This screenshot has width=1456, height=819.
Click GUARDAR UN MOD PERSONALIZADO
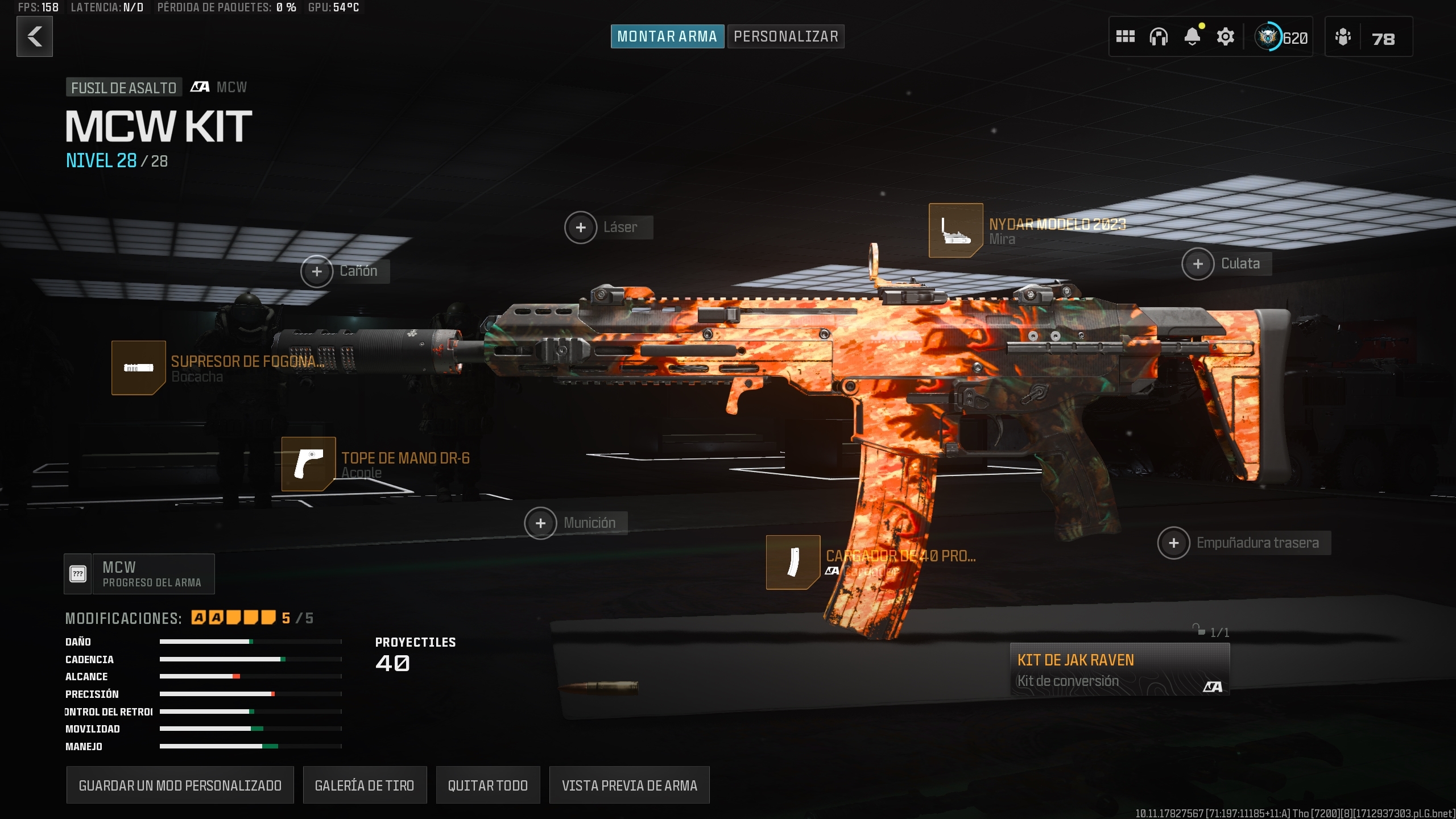tap(180, 785)
